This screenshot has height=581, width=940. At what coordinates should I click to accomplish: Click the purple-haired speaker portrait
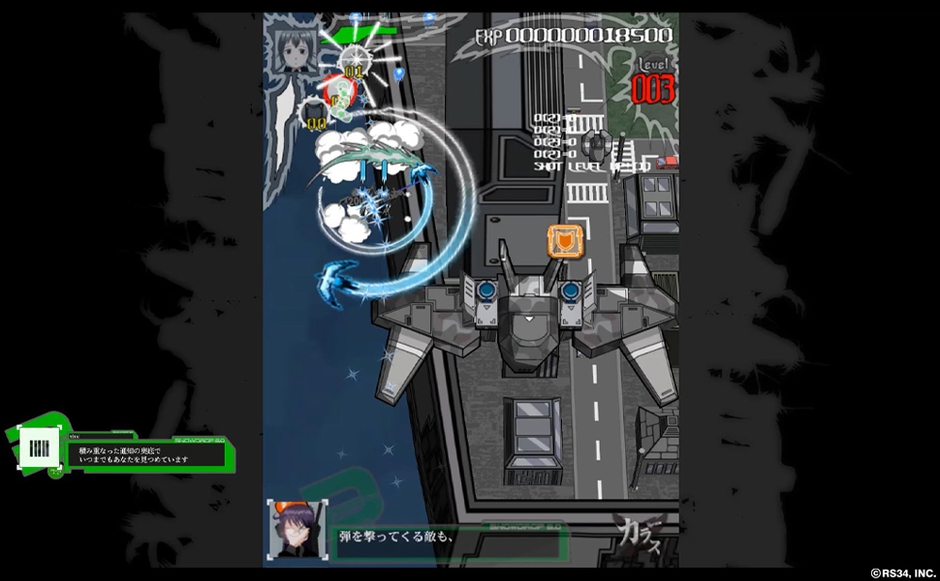pyautogui.click(x=296, y=528)
